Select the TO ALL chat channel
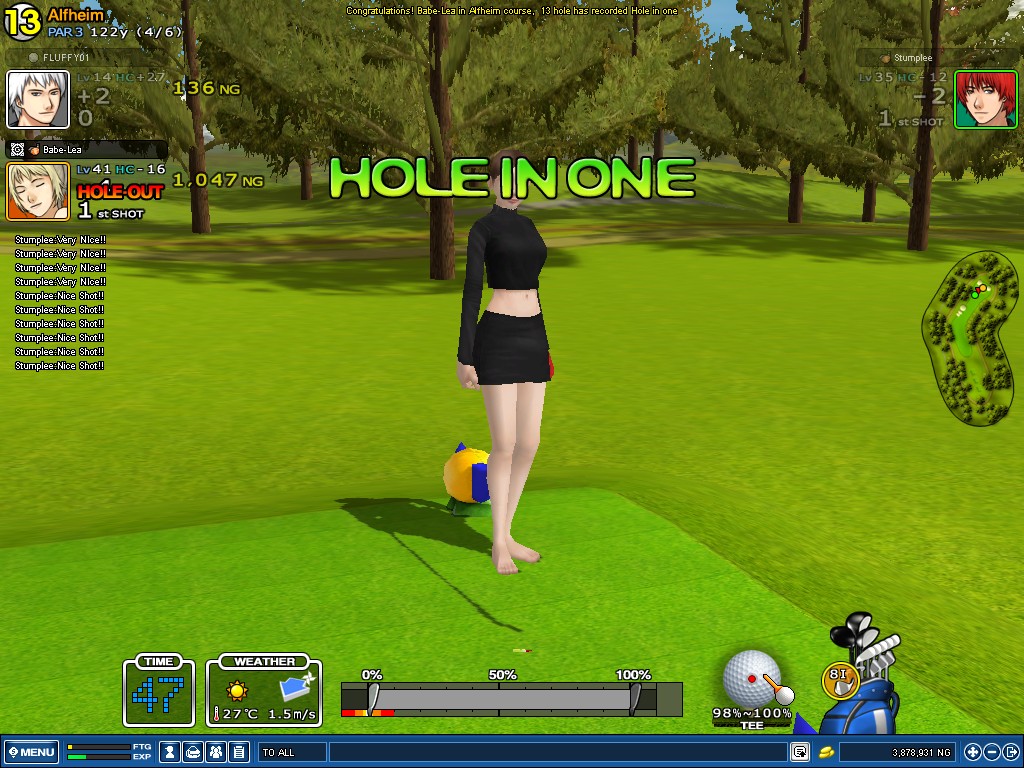 (x=292, y=752)
